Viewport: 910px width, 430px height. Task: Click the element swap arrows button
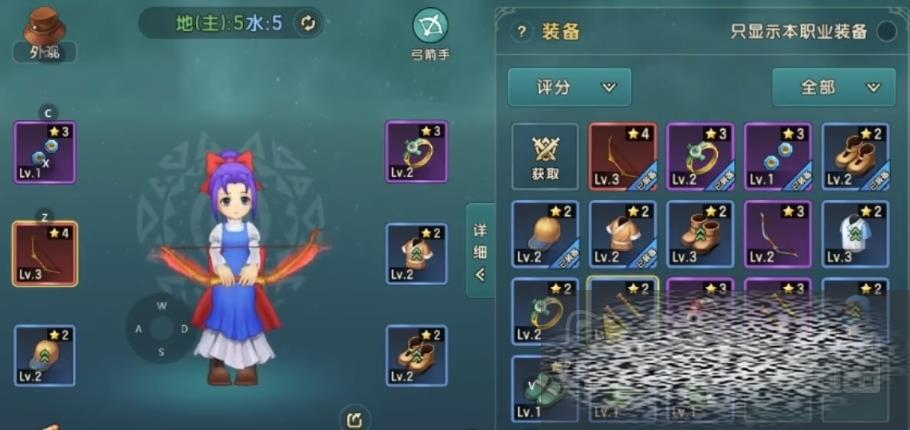coord(308,23)
